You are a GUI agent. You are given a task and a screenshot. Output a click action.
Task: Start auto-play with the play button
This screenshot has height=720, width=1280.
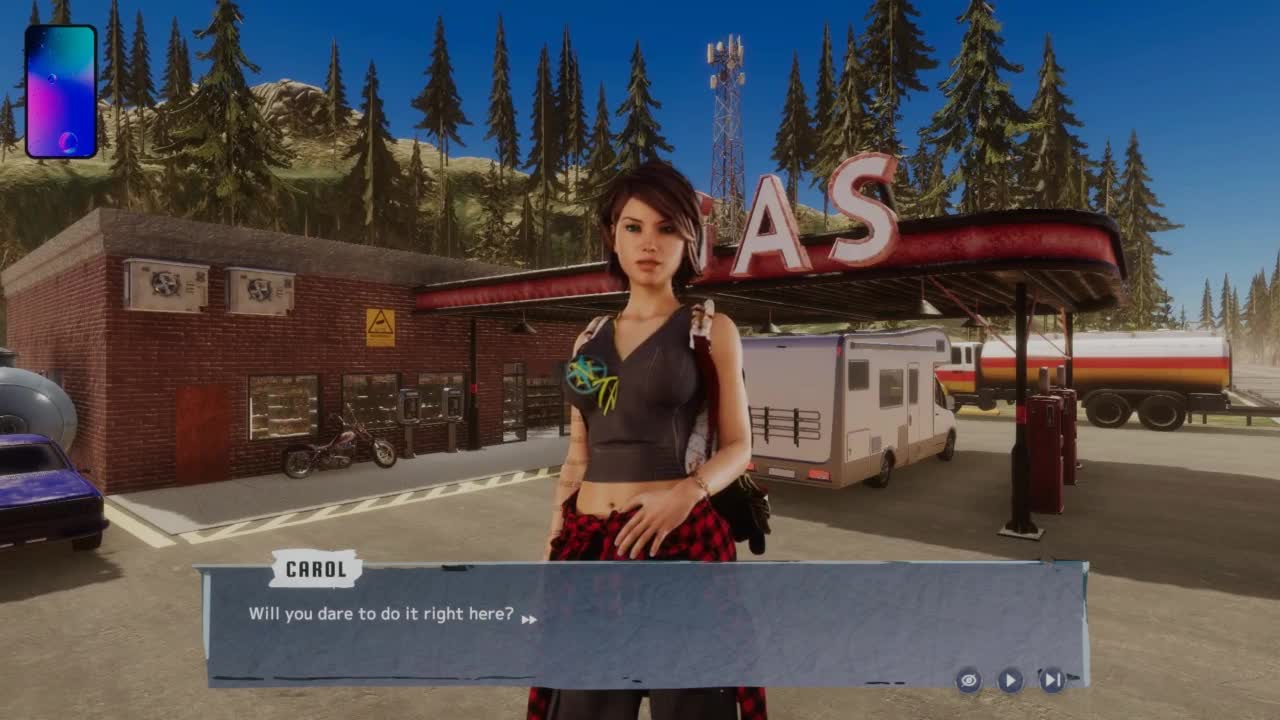[1010, 681]
